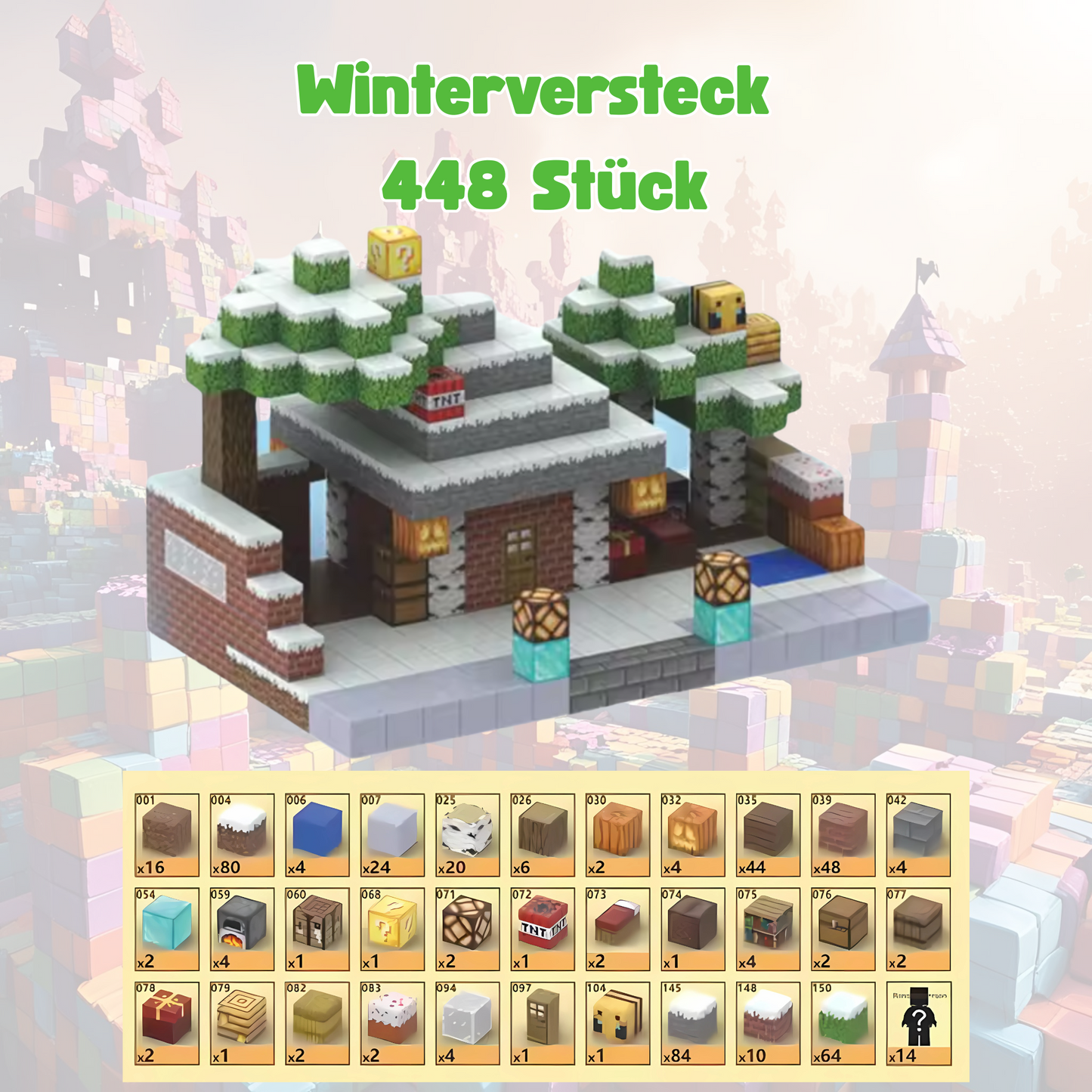1092x1092 pixels.
Task: Select the hay bale slot numbered 082
Action: 317,1023
